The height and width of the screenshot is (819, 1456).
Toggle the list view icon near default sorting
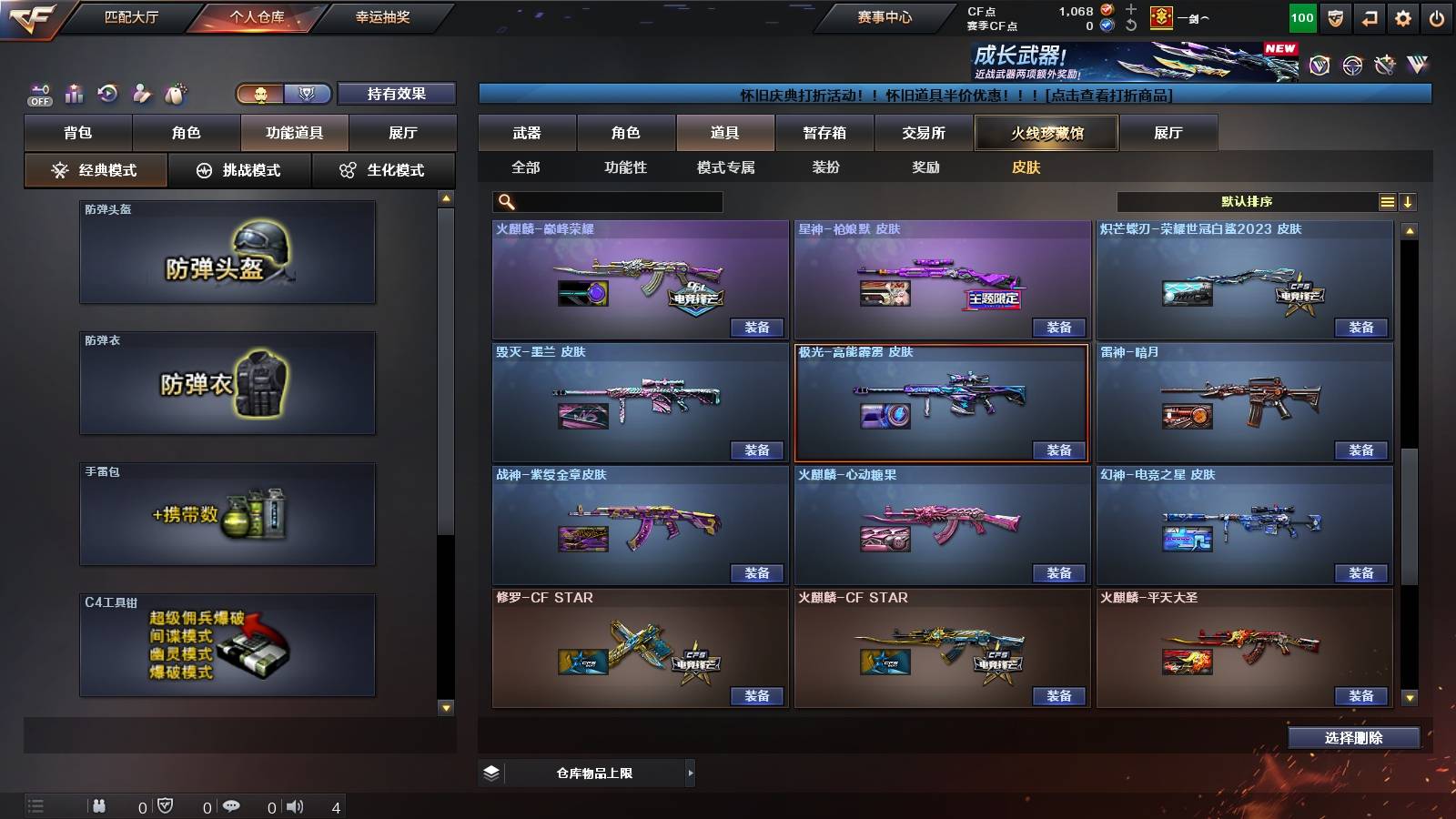pos(1387,202)
